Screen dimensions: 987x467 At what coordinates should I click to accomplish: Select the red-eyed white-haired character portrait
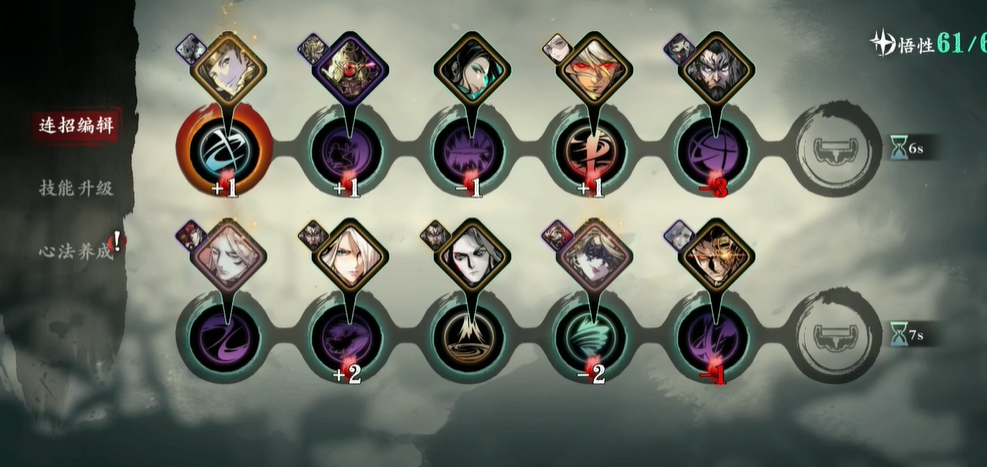pyautogui.click(x=596, y=70)
